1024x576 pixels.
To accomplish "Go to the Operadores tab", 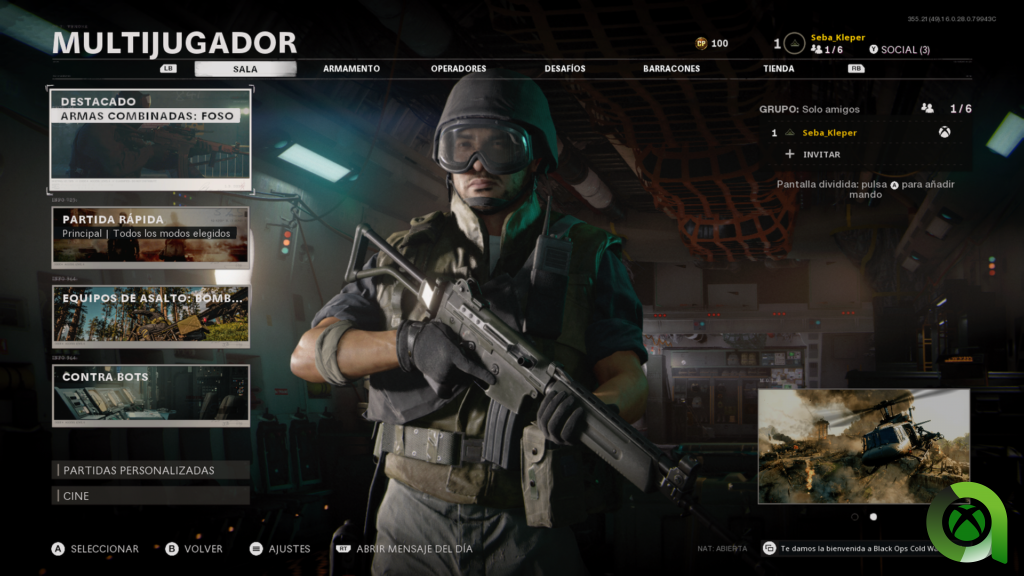I will pos(458,69).
